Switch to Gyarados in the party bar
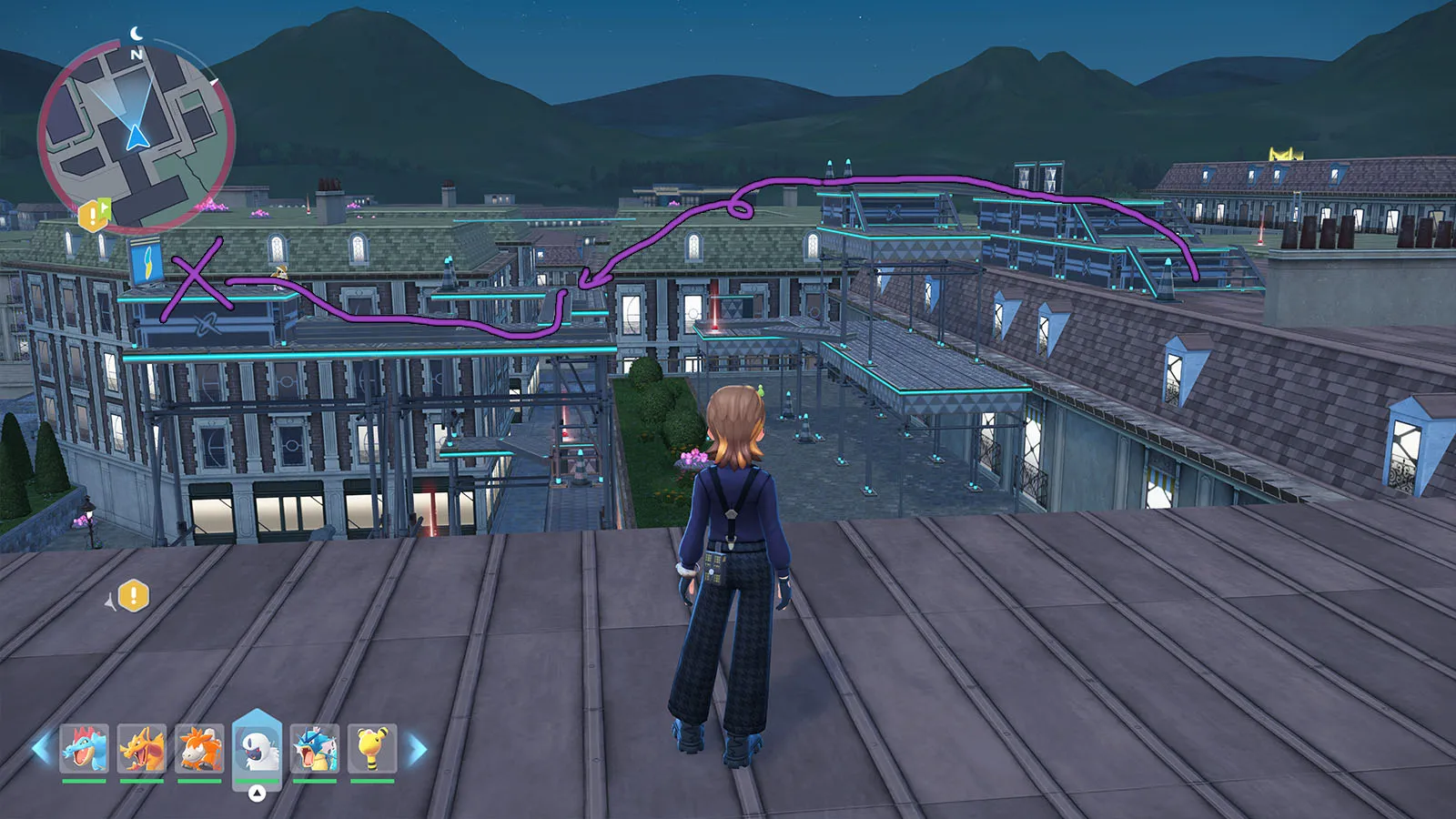 pyautogui.click(x=315, y=749)
